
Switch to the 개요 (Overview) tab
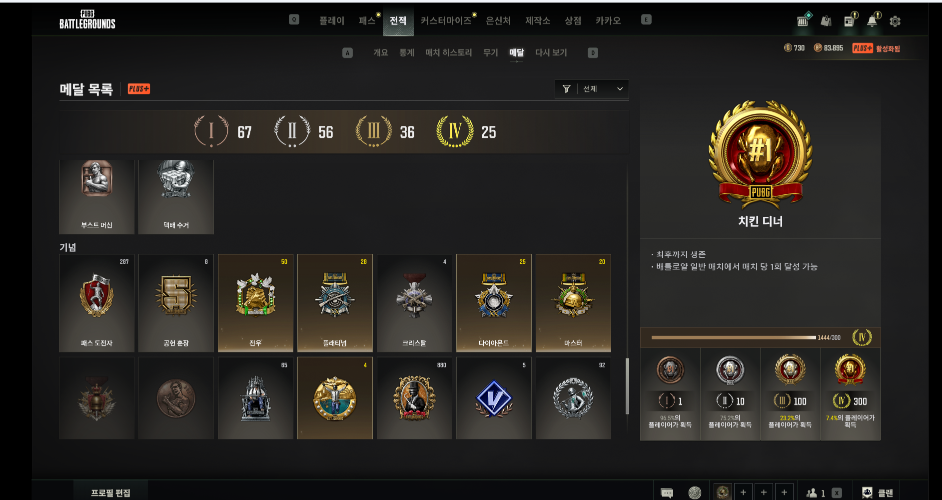click(380, 52)
